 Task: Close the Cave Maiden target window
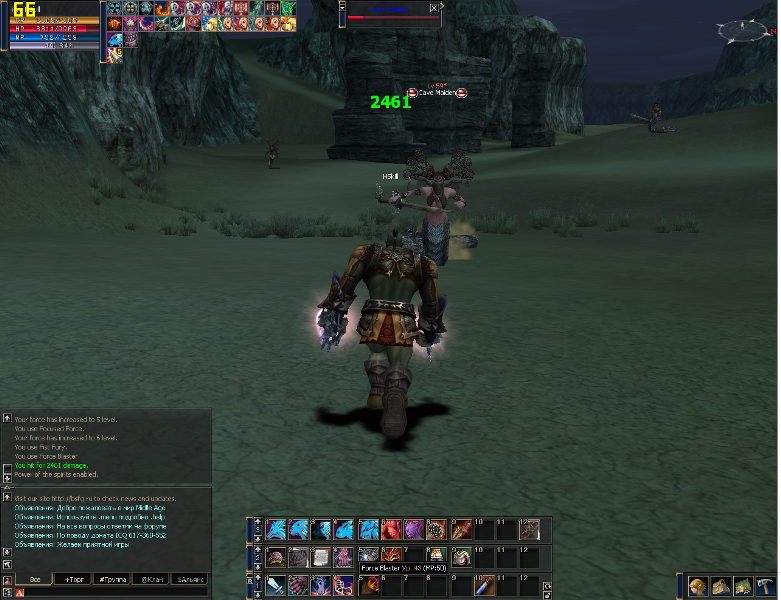433,7
